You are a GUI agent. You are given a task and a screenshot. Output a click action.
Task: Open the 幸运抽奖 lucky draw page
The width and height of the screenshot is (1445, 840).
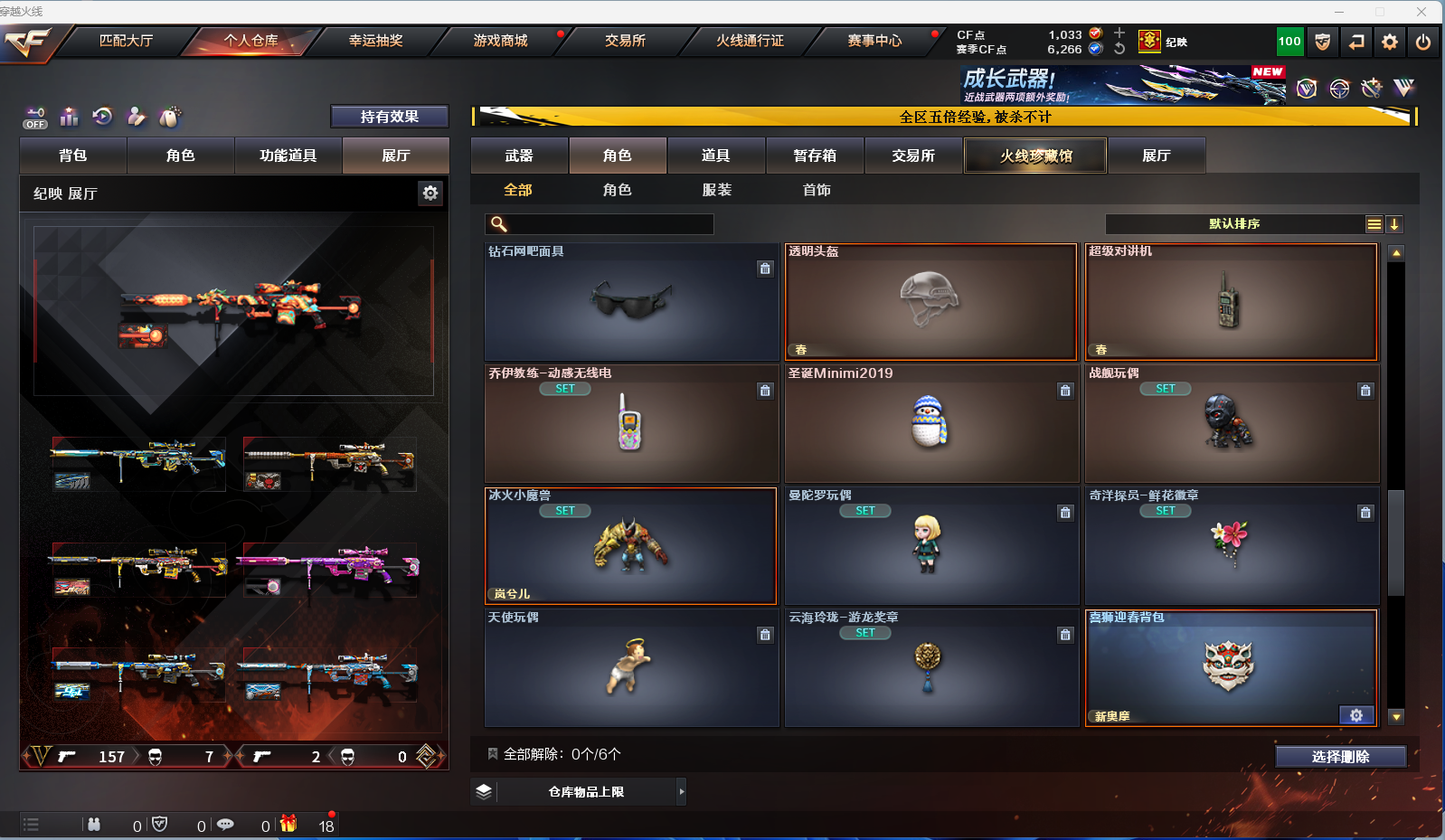point(375,41)
